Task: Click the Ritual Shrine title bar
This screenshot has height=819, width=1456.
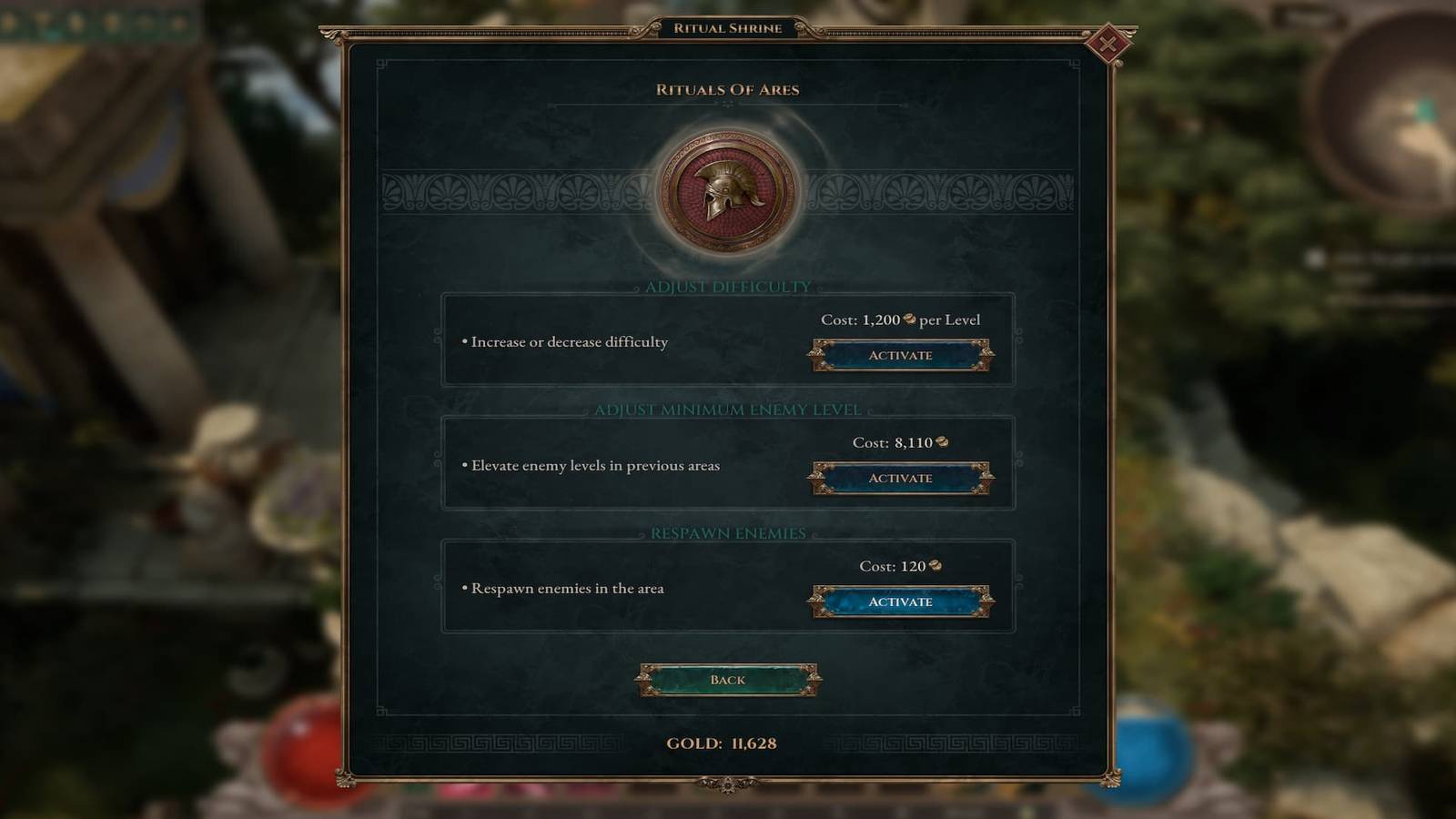Action: (x=727, y=28)
